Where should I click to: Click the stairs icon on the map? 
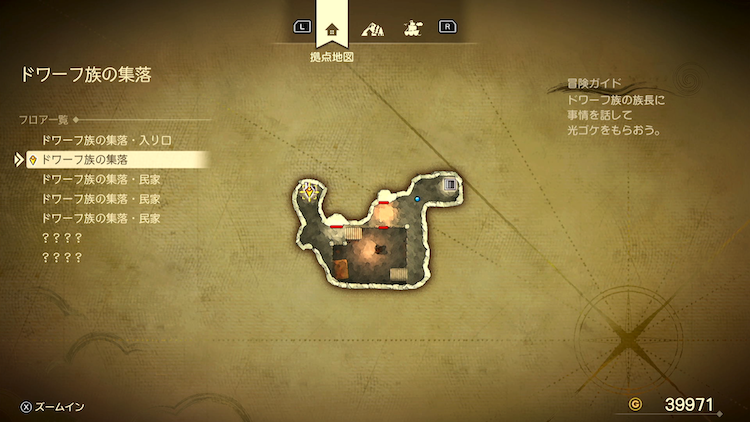coord(450,184)
